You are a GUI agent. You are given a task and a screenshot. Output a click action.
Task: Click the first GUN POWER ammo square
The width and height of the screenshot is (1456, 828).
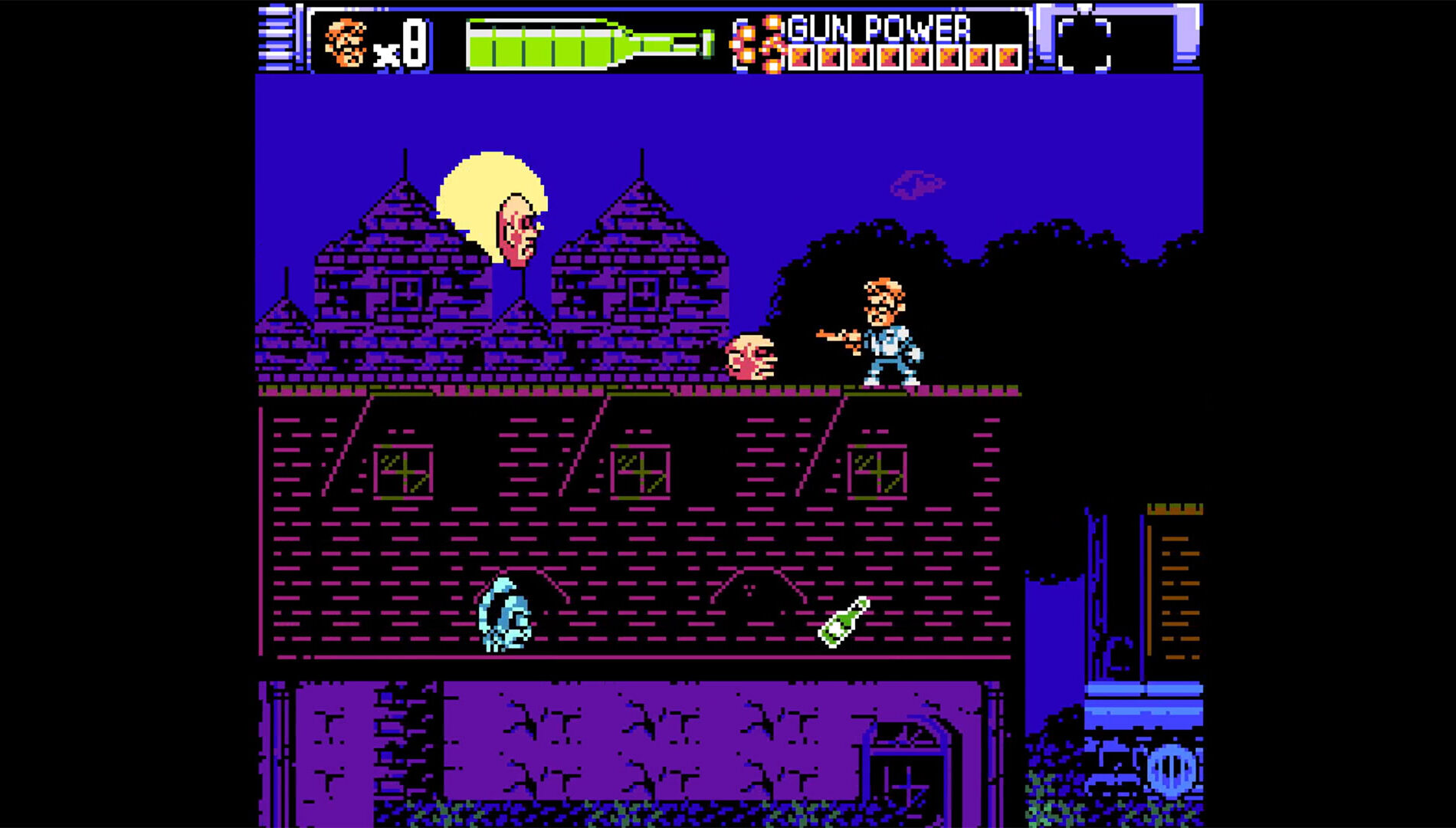click(802, 55)
